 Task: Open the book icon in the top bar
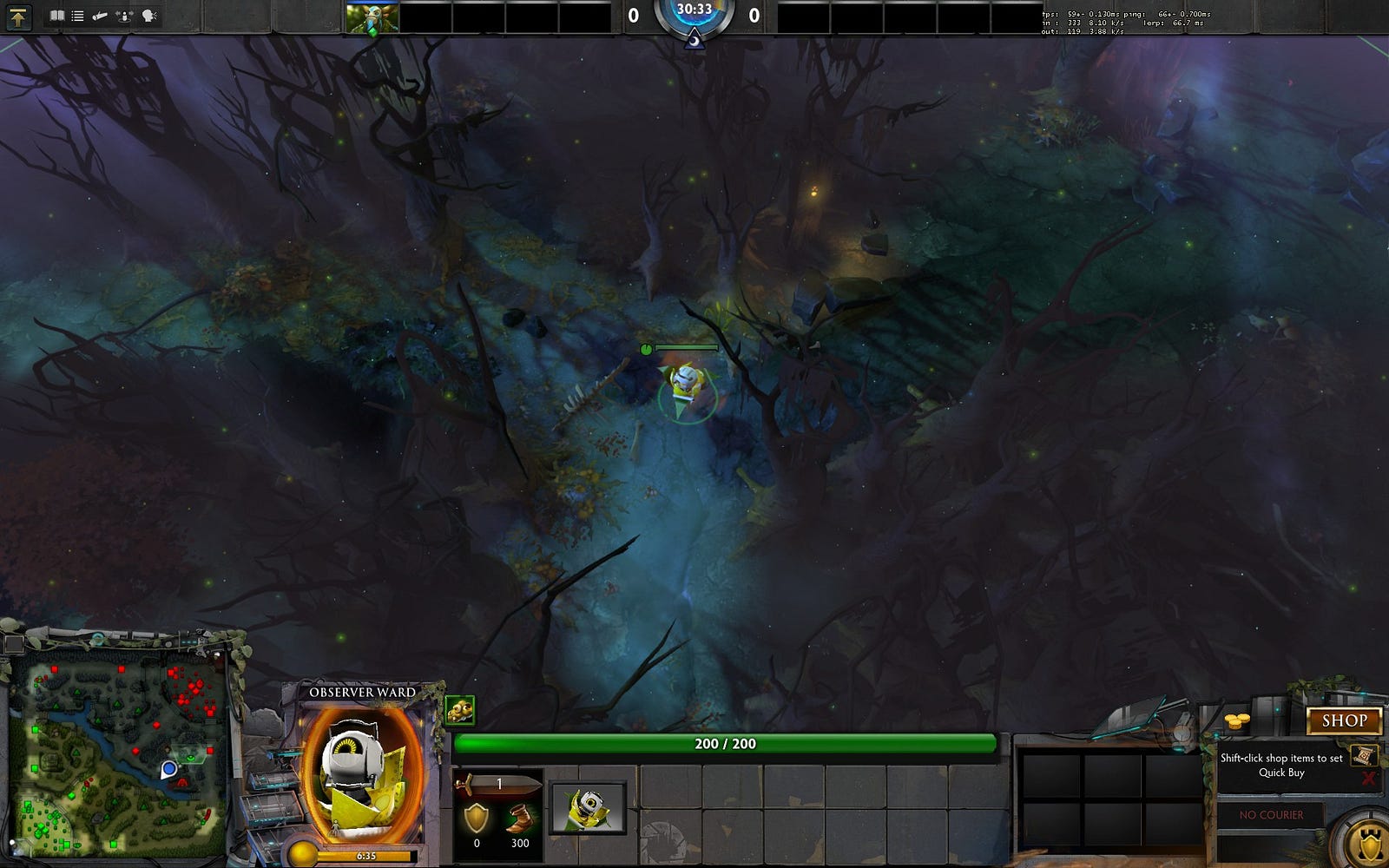[x=57, y=16]
